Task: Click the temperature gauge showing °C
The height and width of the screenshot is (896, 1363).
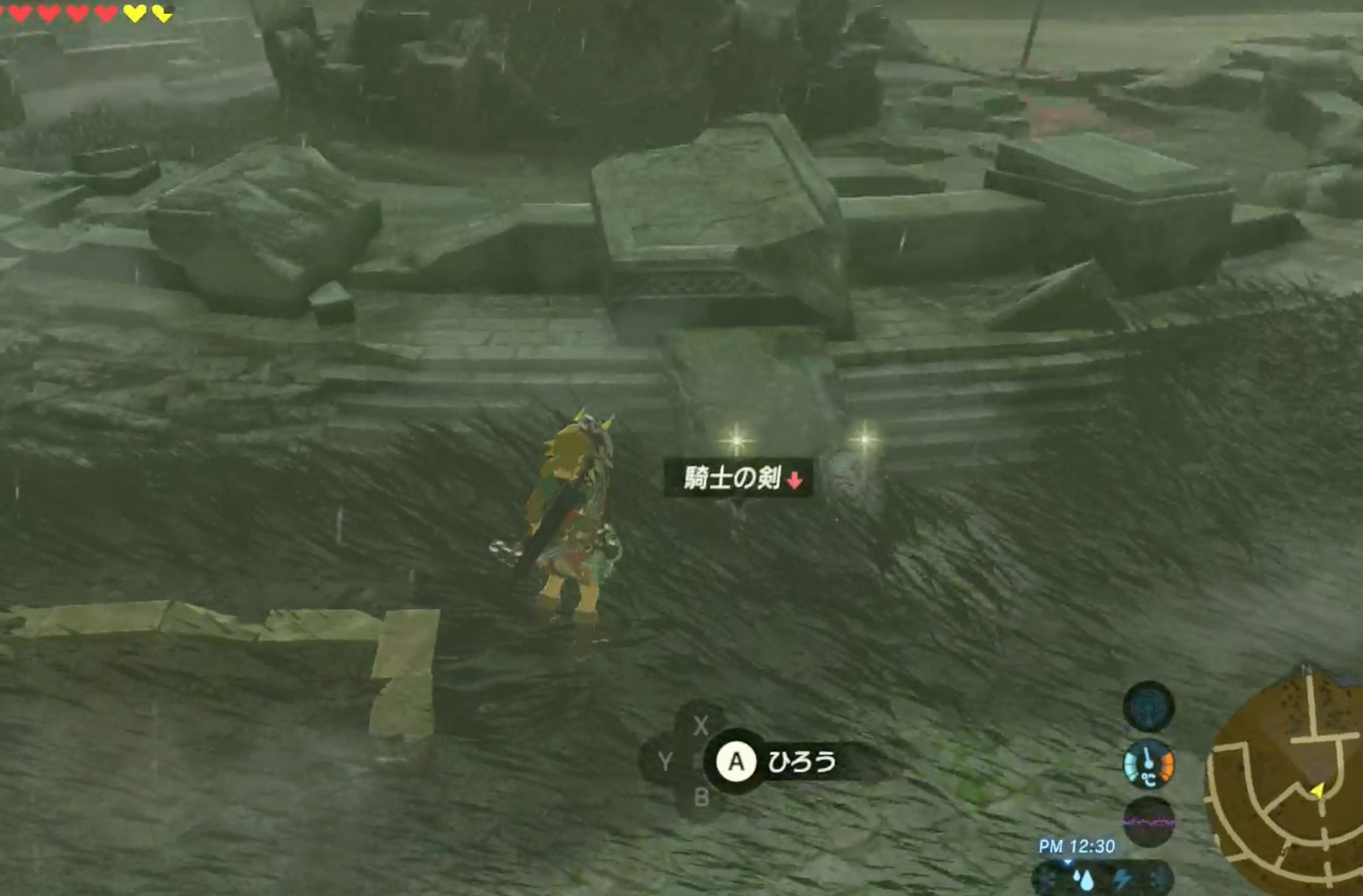Action: tap(1148, 765)
